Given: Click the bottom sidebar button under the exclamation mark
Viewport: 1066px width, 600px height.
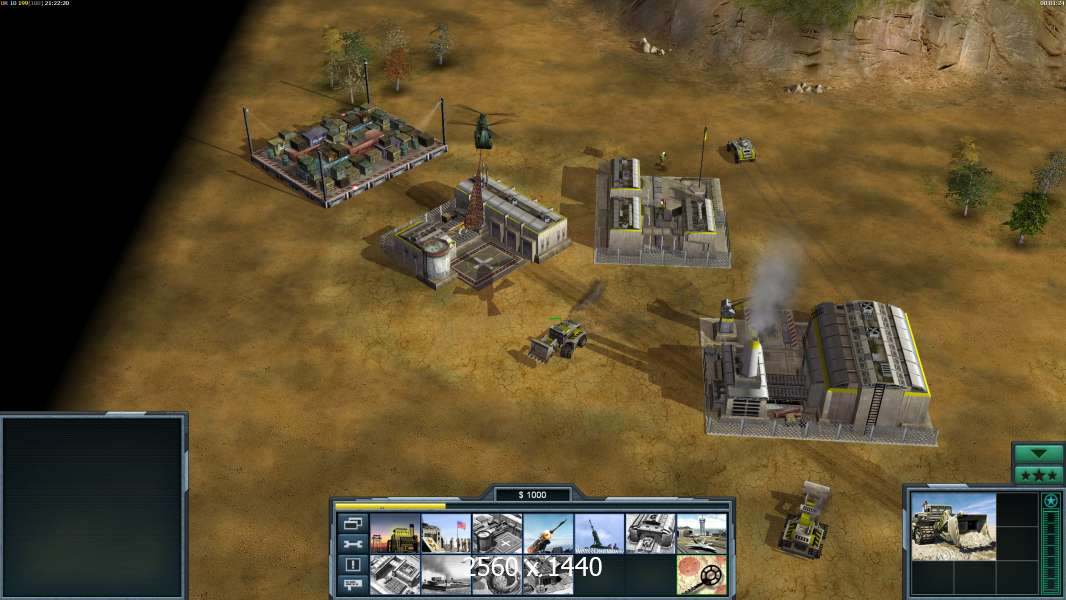Looking at the screenshot, I should tap(352, 584).
